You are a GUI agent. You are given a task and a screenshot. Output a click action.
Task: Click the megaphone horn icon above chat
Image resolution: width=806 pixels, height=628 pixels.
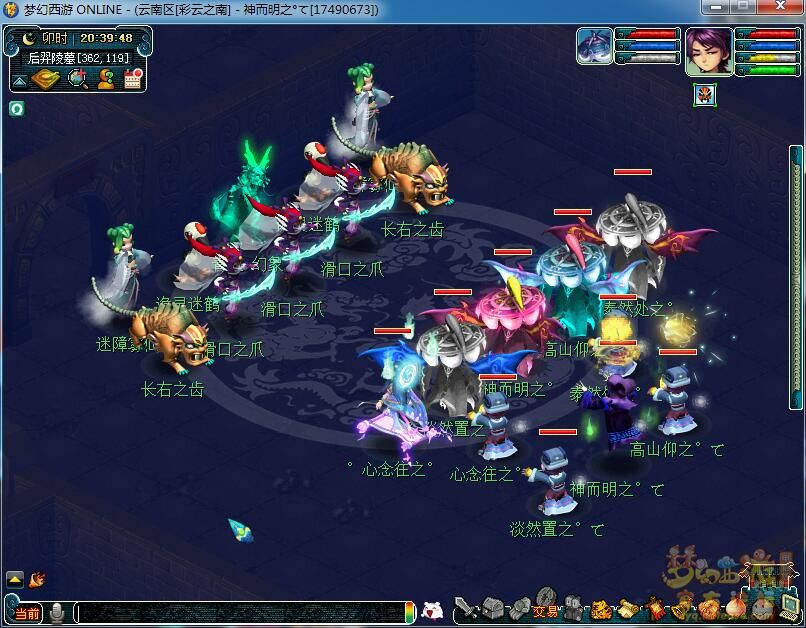coord(38,578)
